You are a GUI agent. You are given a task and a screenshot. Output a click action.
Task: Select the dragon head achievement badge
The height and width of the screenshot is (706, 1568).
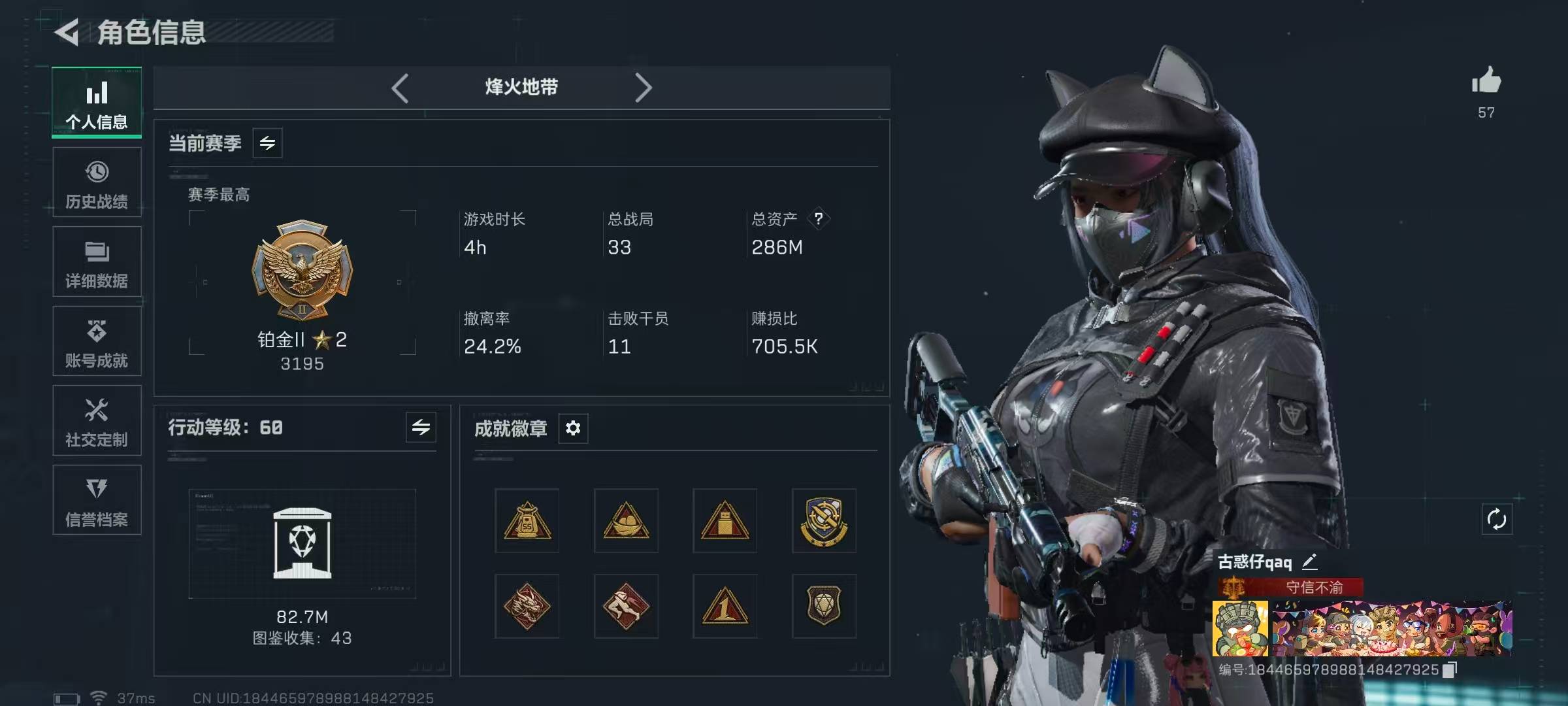[527, 607]
